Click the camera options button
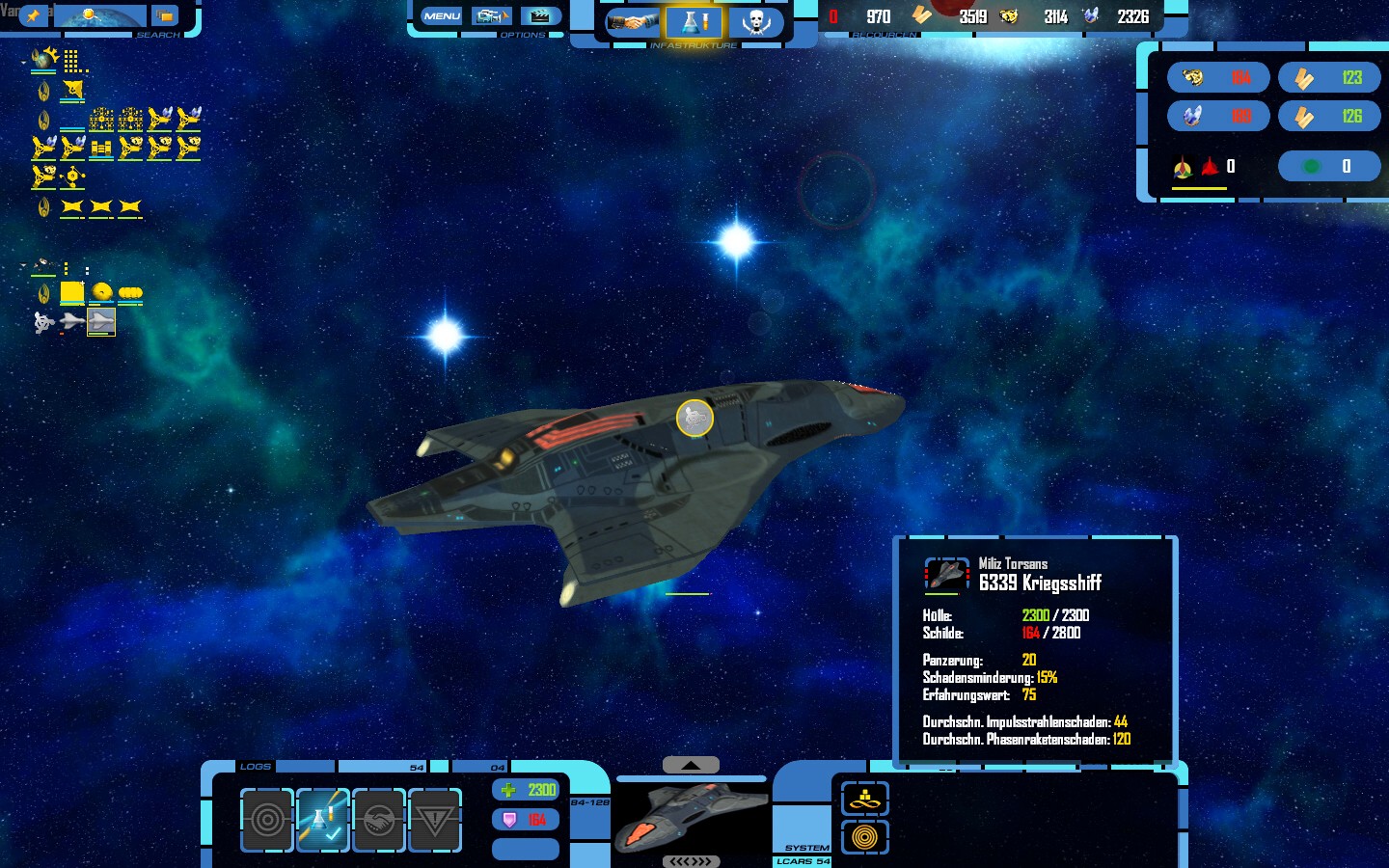 pyautogui.click(x=491, y=16)
